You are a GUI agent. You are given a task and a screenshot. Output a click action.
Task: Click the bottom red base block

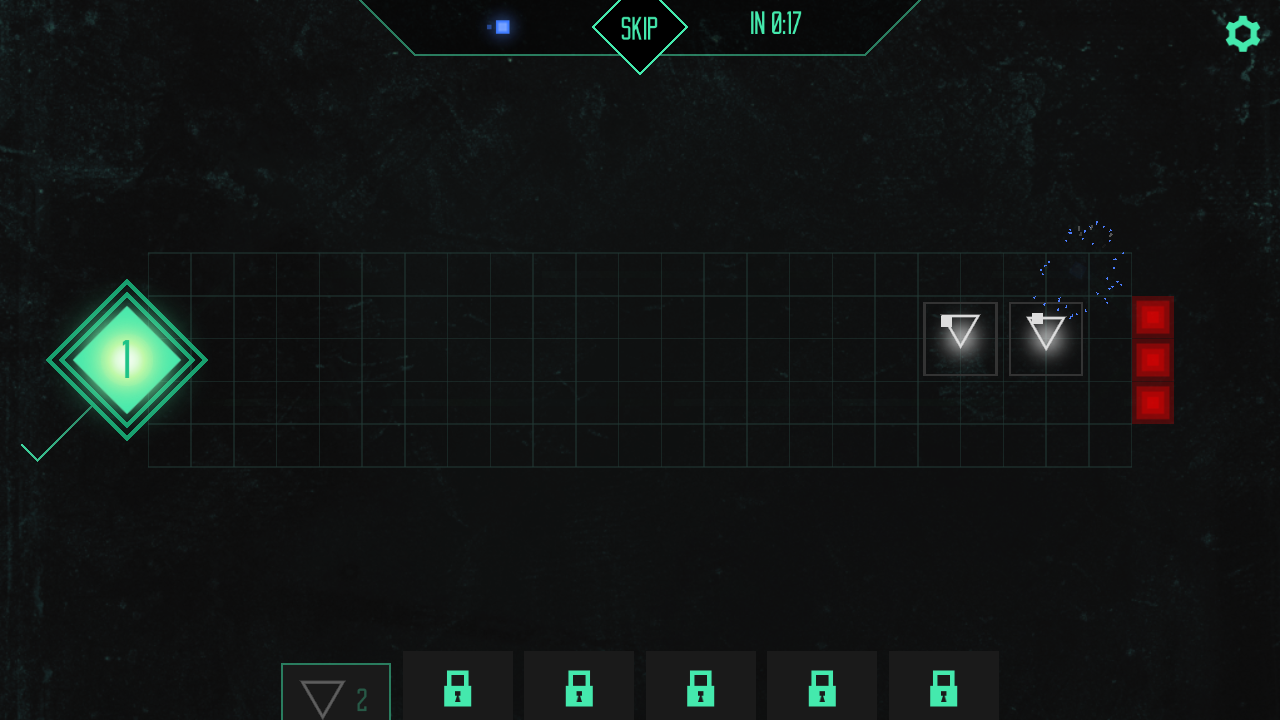point(1152,402)
